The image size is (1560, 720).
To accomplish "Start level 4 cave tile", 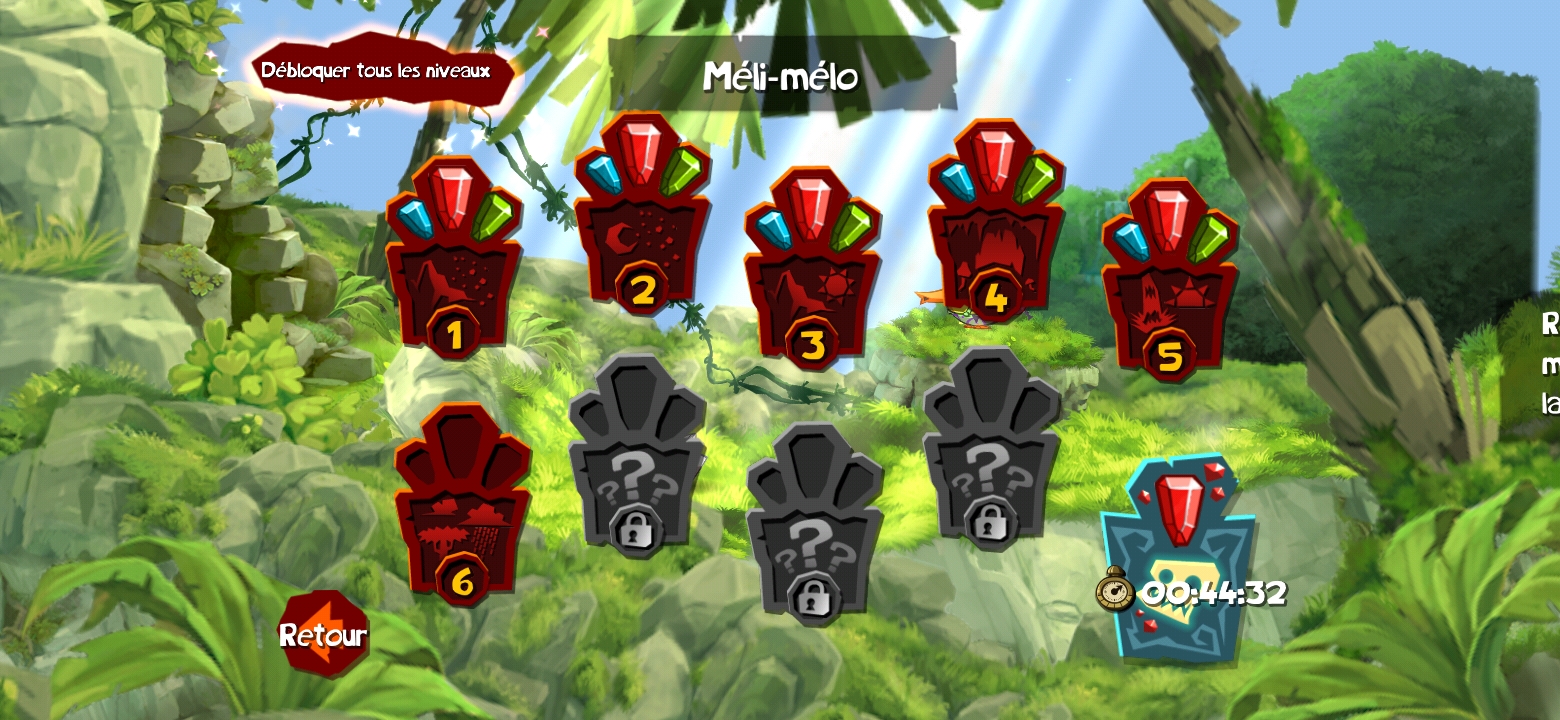I will click(995, 232).
